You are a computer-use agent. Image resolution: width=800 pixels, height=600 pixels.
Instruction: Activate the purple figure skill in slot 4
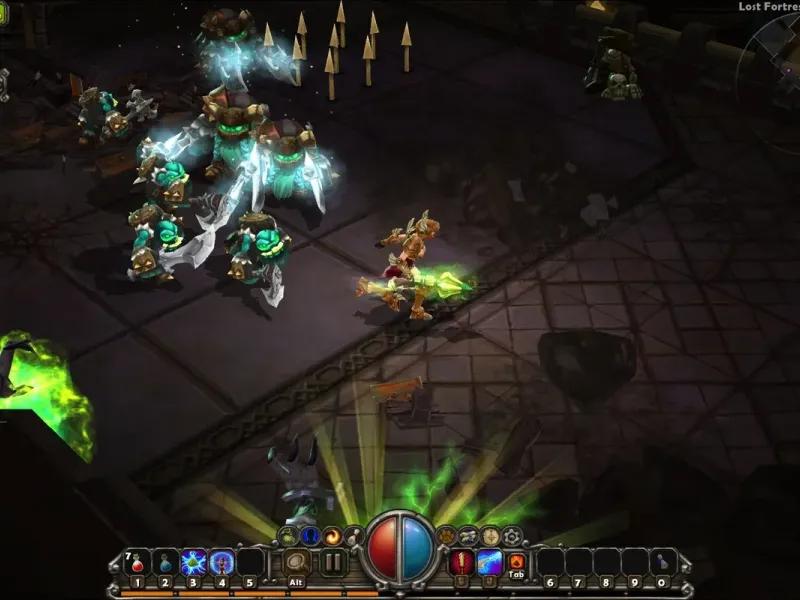(221, 562)
